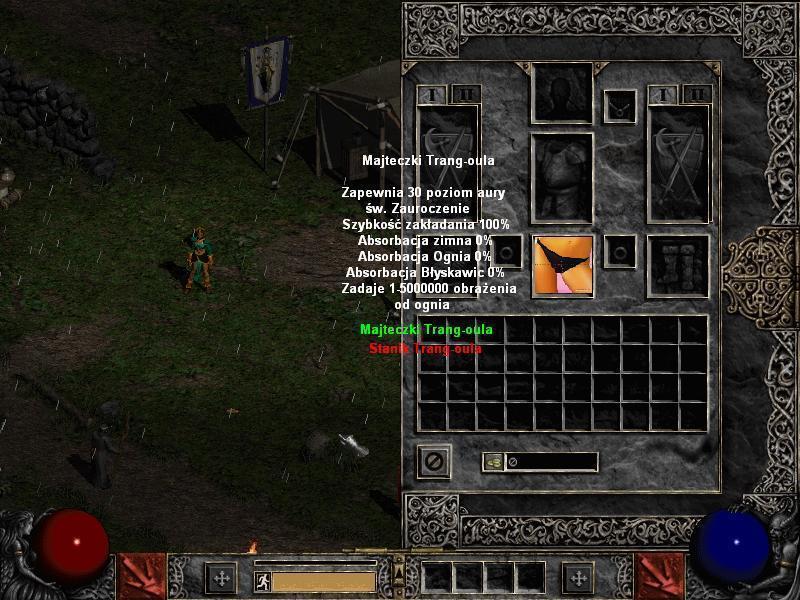Select the ring slot beside the boots
800x600 pixels.
click(x=621, y=250)
